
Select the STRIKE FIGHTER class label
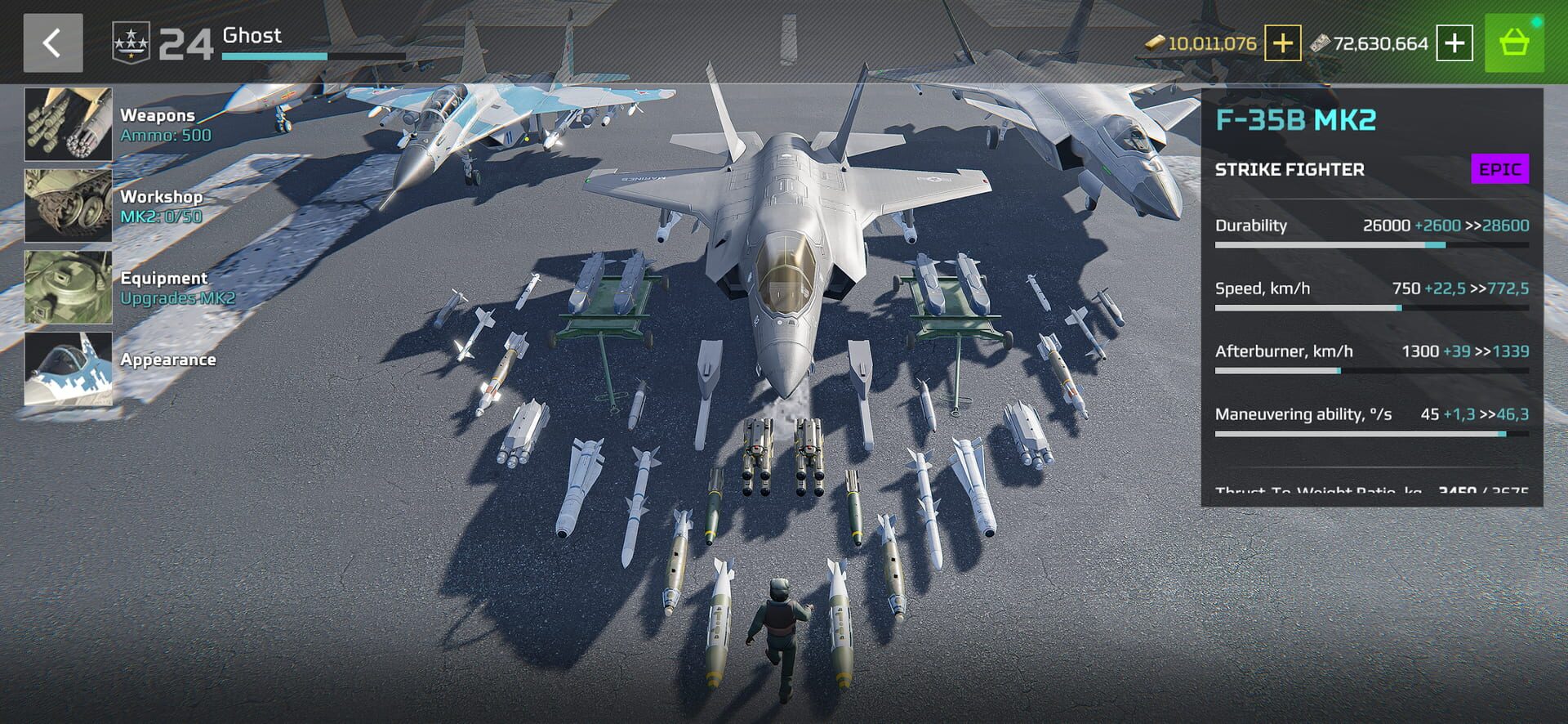(x=1290, y=170)
